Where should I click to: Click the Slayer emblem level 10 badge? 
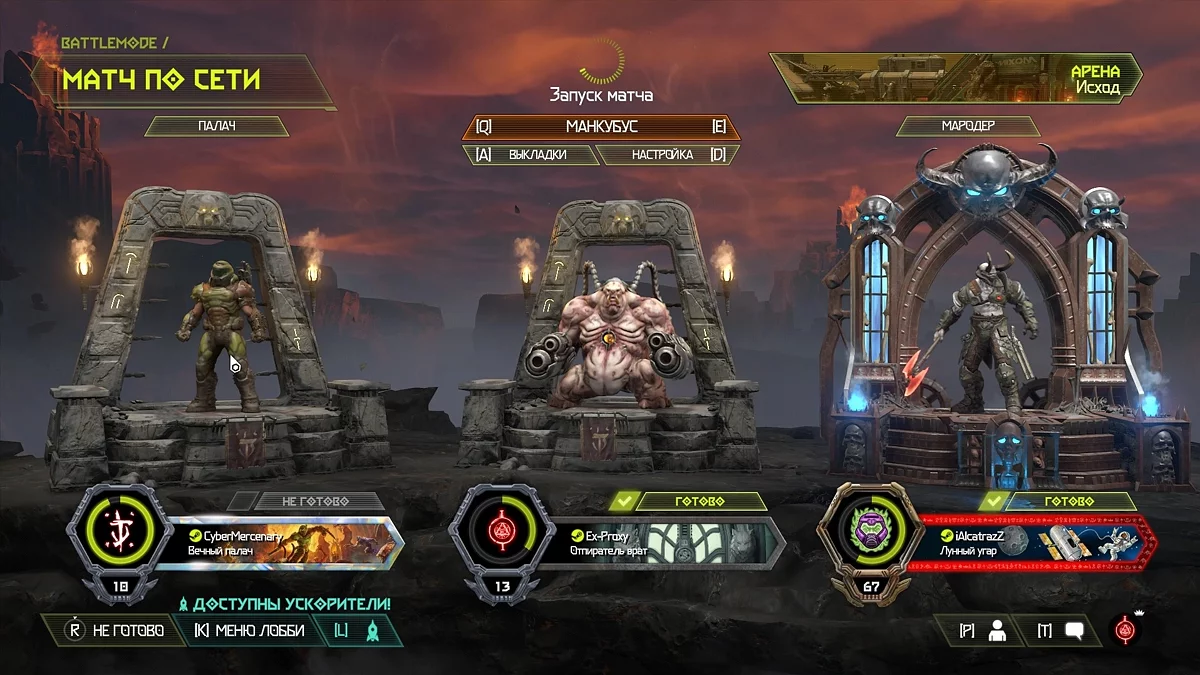click(120, 529)
